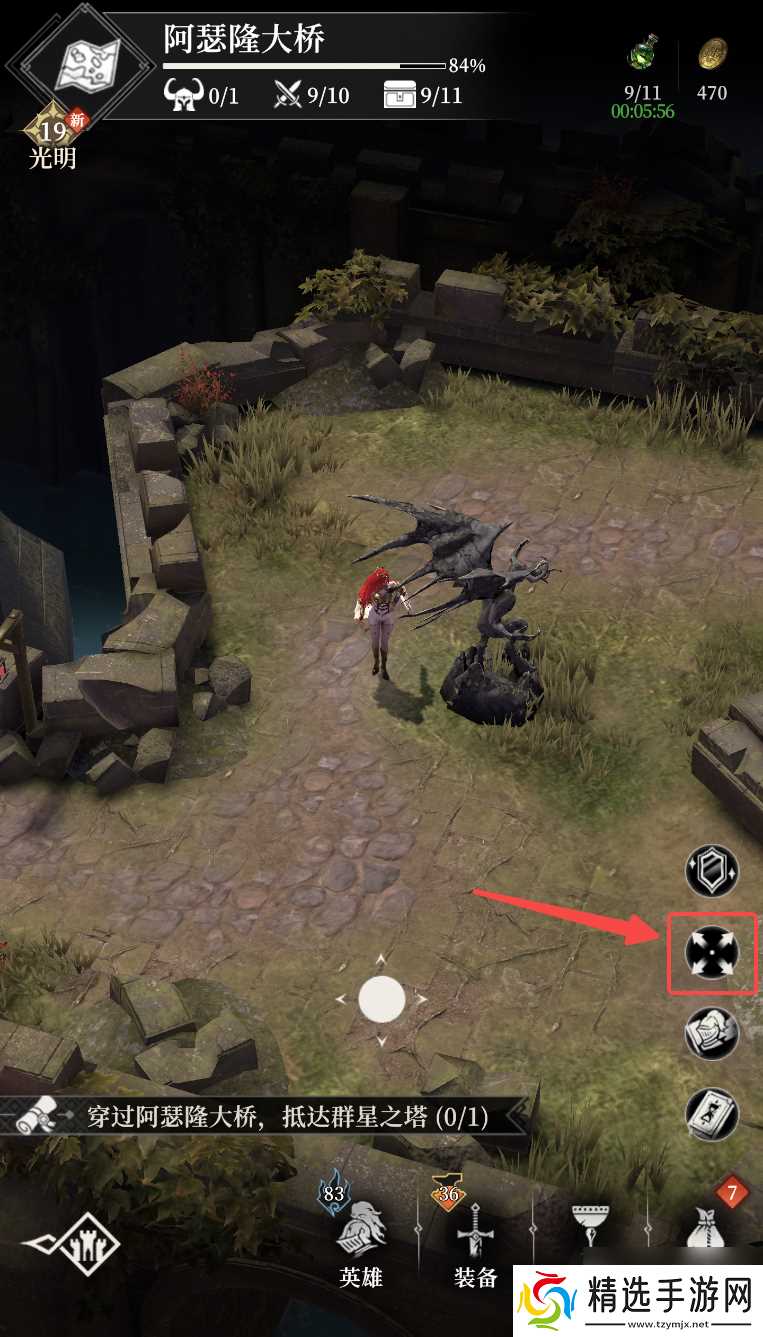This screenshot has height=1337, width=763.
Task: Open the hourglass book button
Action: pyautogui.click(x=711, y=1112)
